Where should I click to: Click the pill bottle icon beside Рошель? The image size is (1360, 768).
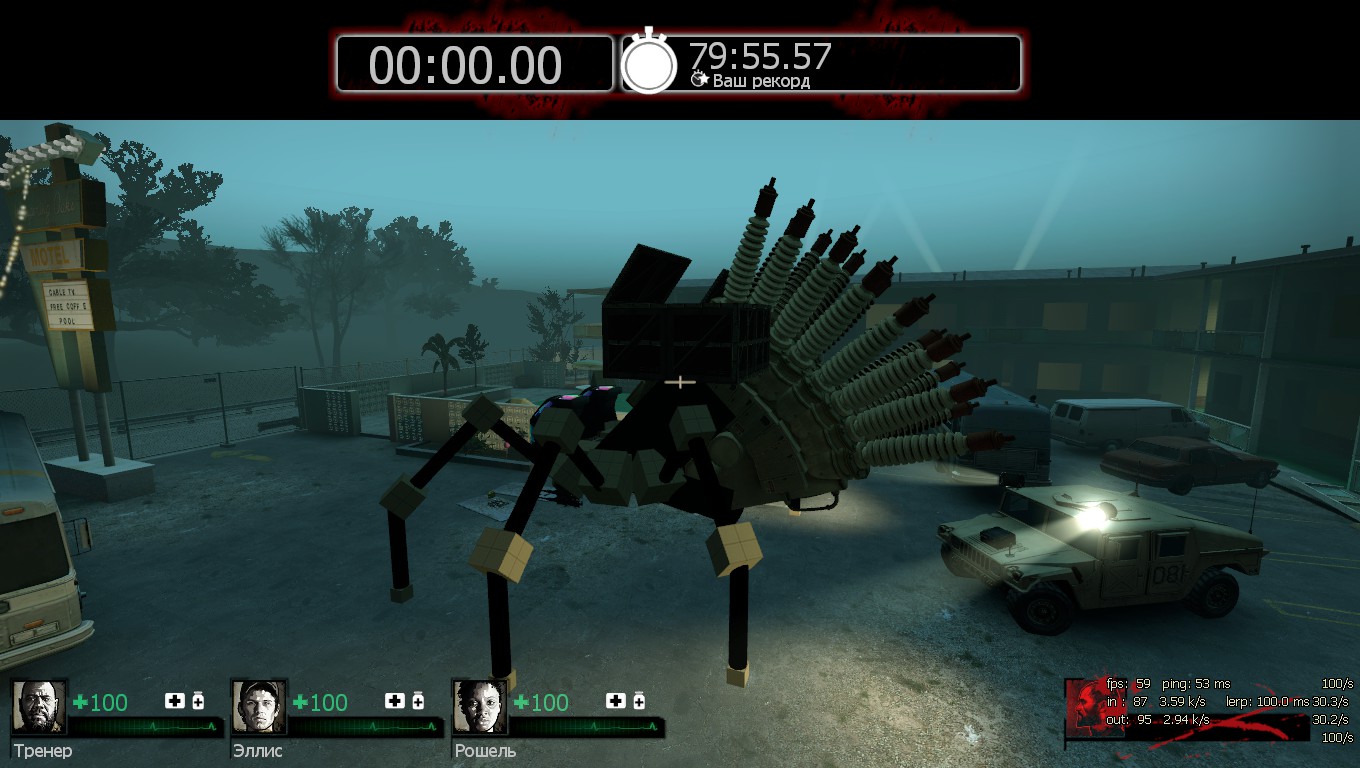(638, 701)
